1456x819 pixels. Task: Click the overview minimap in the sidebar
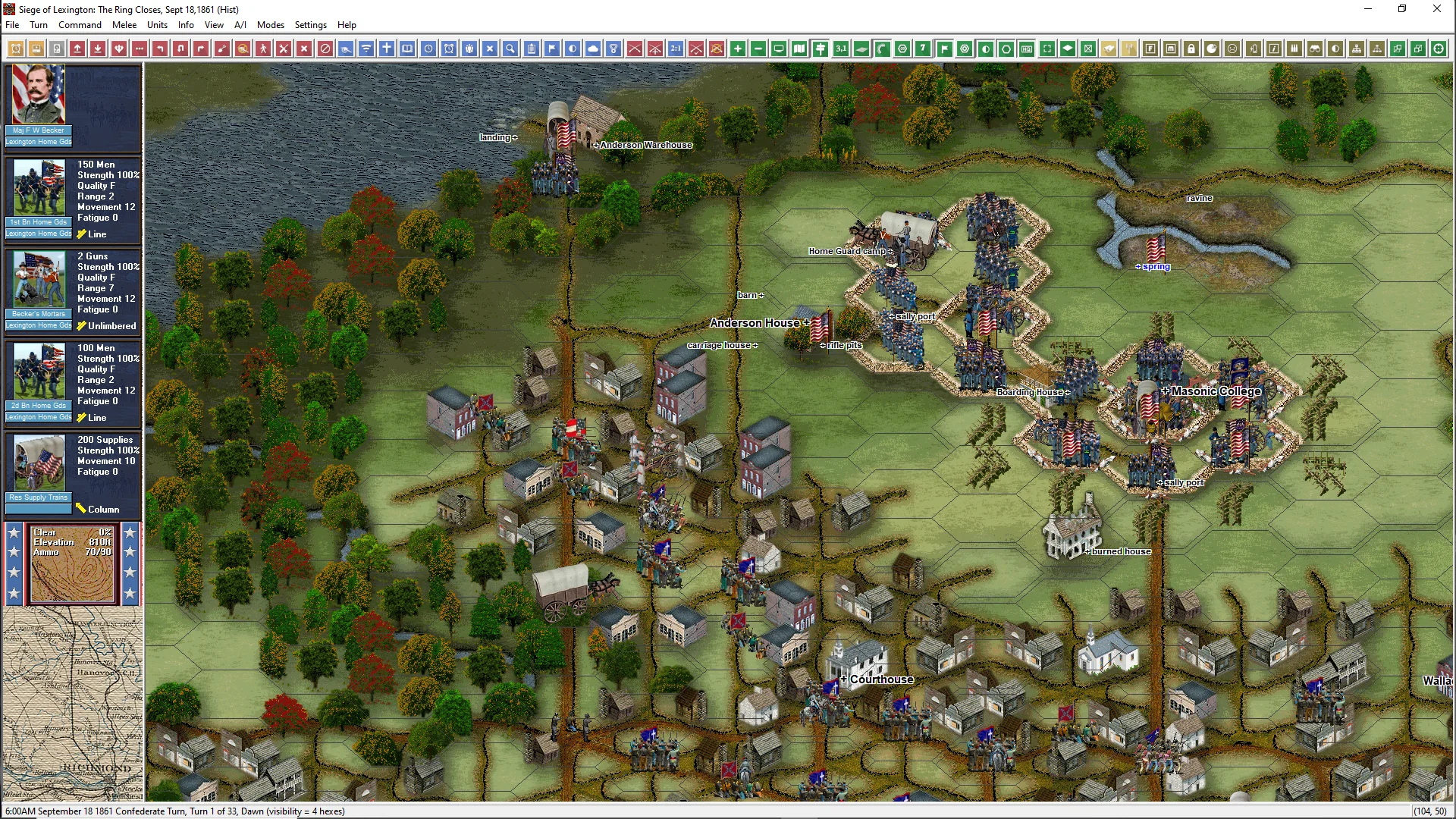tap(73, 705)
